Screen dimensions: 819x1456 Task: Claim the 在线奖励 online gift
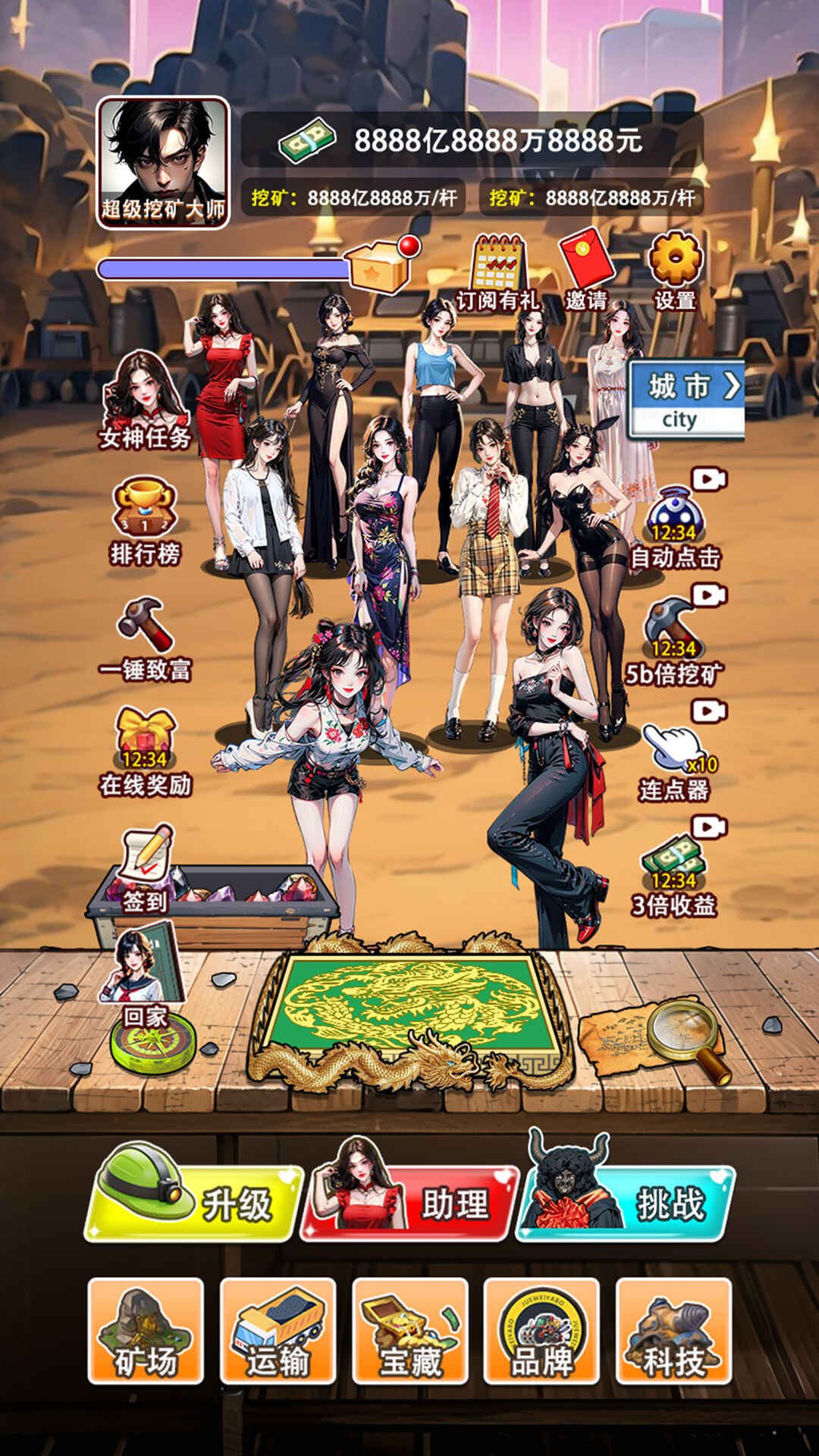click(x=145, y=752)
